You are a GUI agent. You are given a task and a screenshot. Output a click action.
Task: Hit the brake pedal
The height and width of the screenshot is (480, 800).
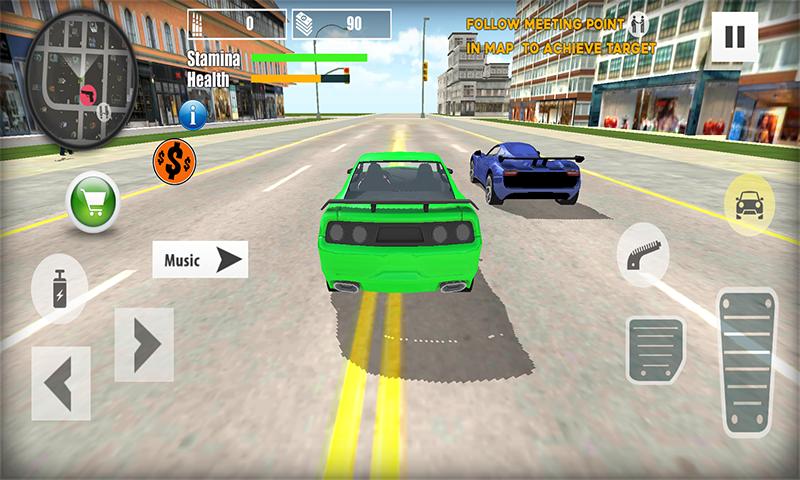pyautogui.click(x=655, y=350)
